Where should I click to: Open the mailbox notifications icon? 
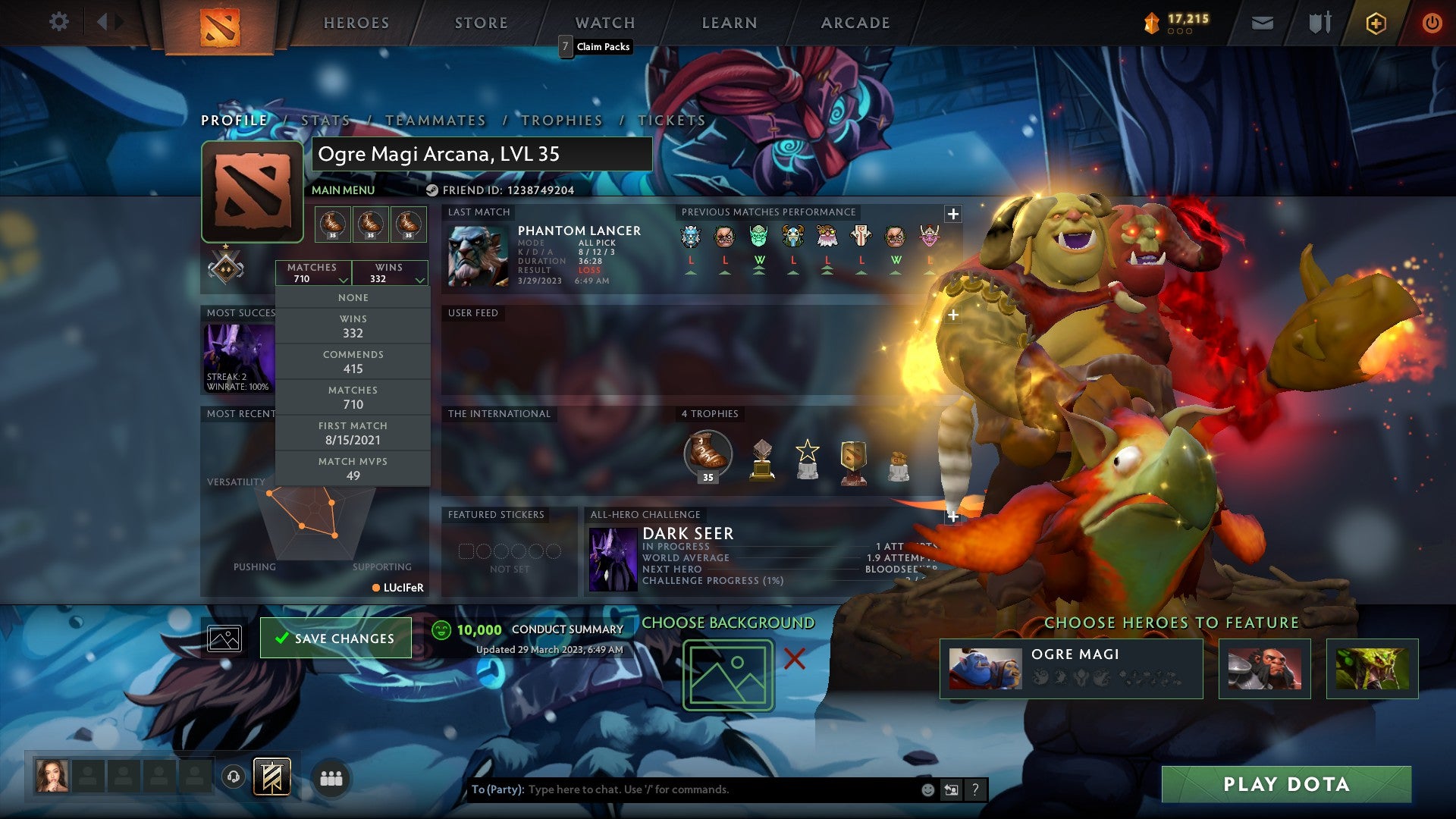[1263, 22]
